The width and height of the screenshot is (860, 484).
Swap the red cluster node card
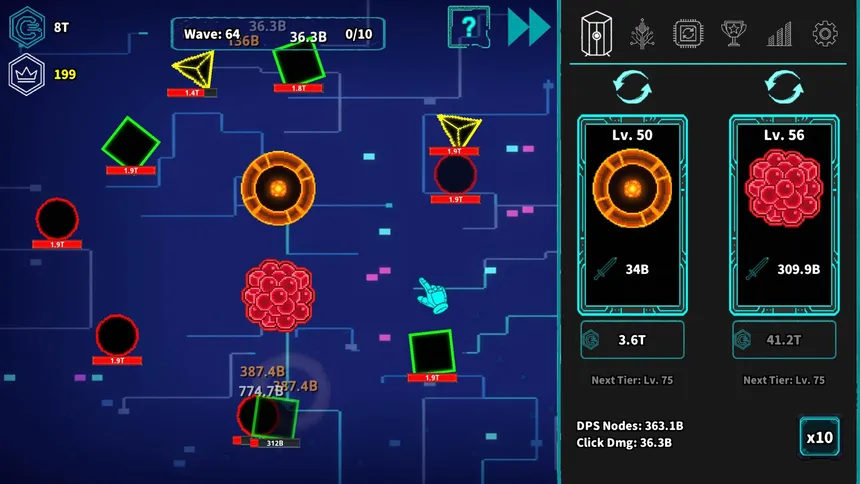pyautogui.click(x=783, y=86)
